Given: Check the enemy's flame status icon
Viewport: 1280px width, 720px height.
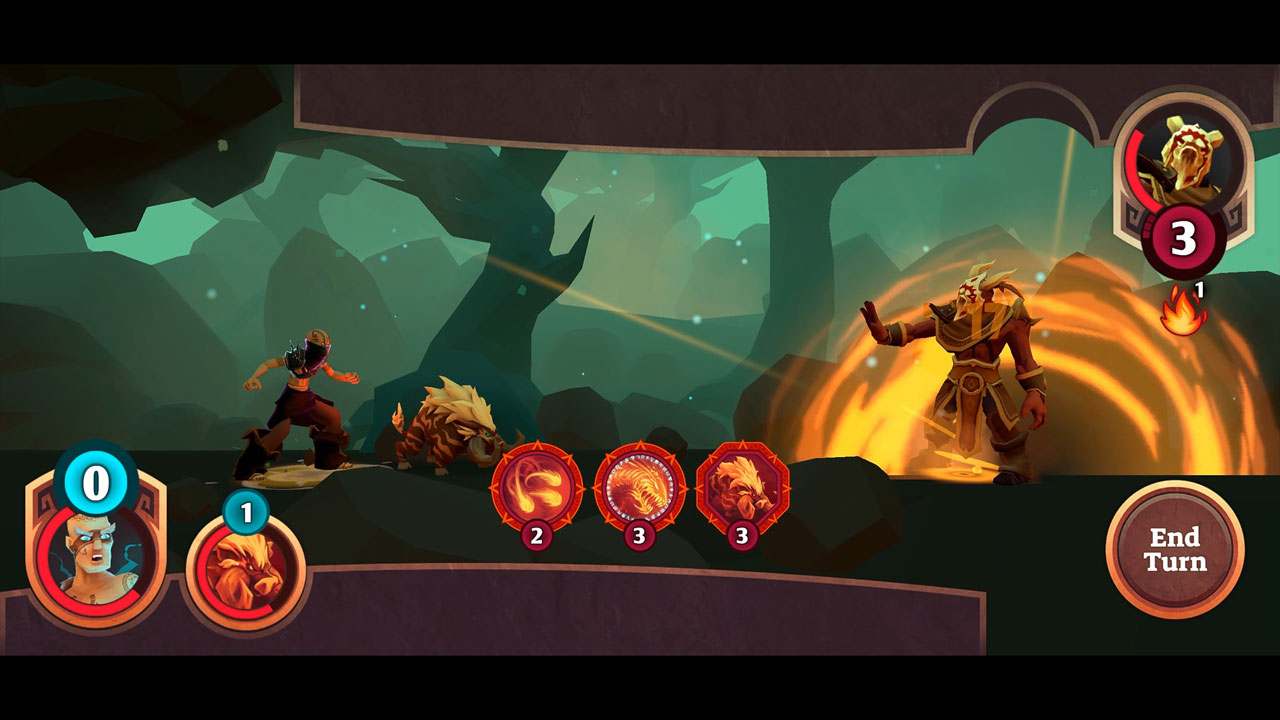Looking at the screenshot, I should pyautogui.click(x=1182, y=311).
